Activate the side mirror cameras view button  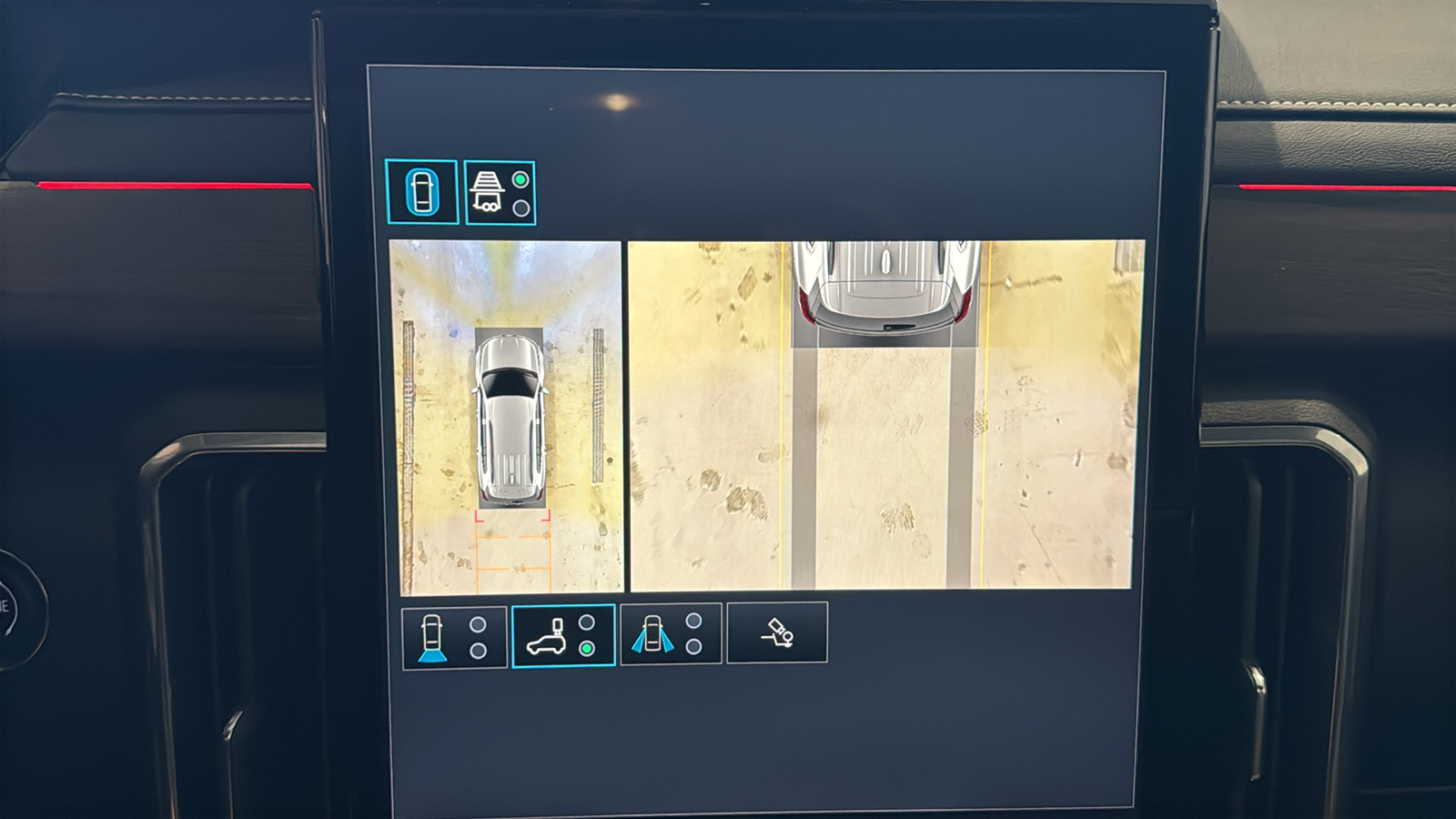coord(671,633)
